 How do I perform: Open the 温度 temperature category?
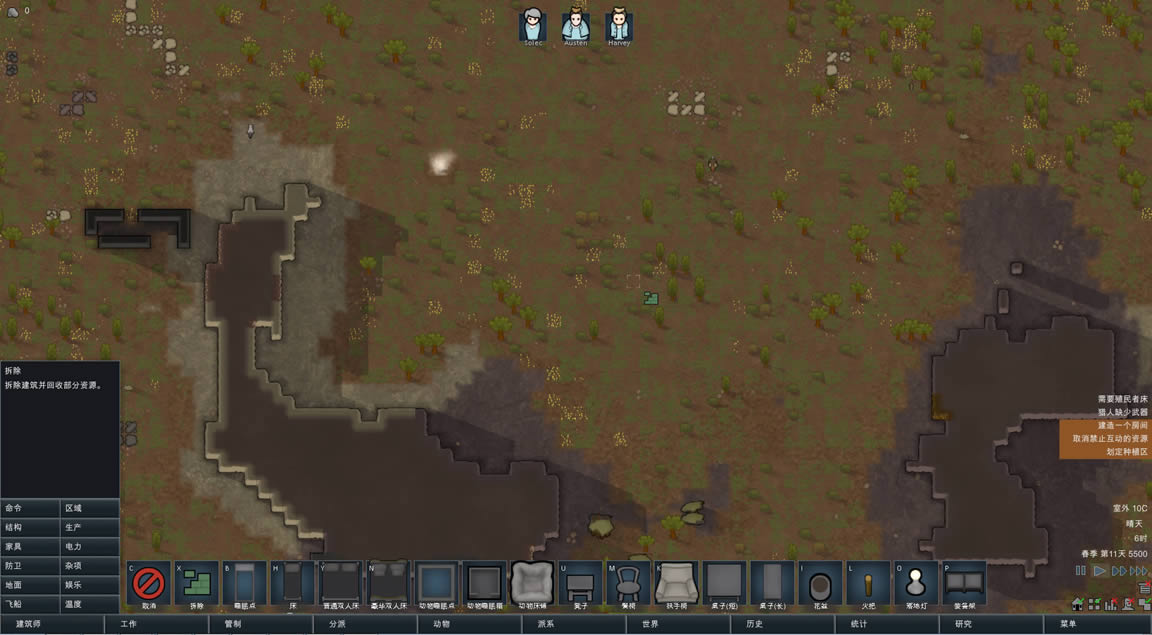pyautogui.click(x=90, y=604)
